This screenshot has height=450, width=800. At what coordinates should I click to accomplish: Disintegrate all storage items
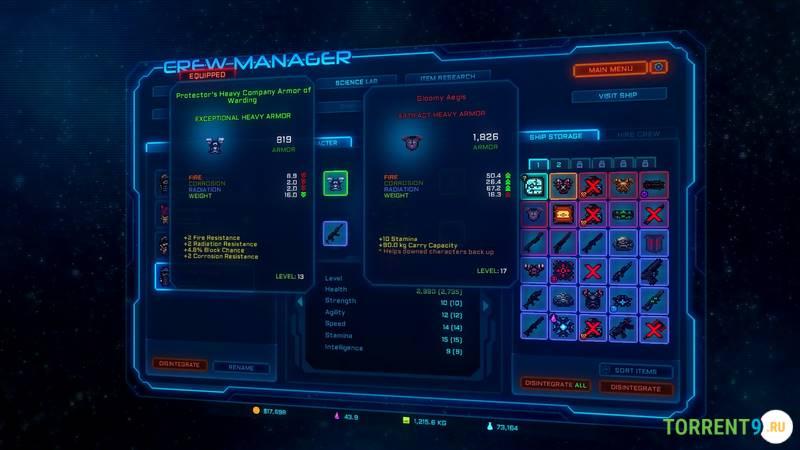click(557, 384)
